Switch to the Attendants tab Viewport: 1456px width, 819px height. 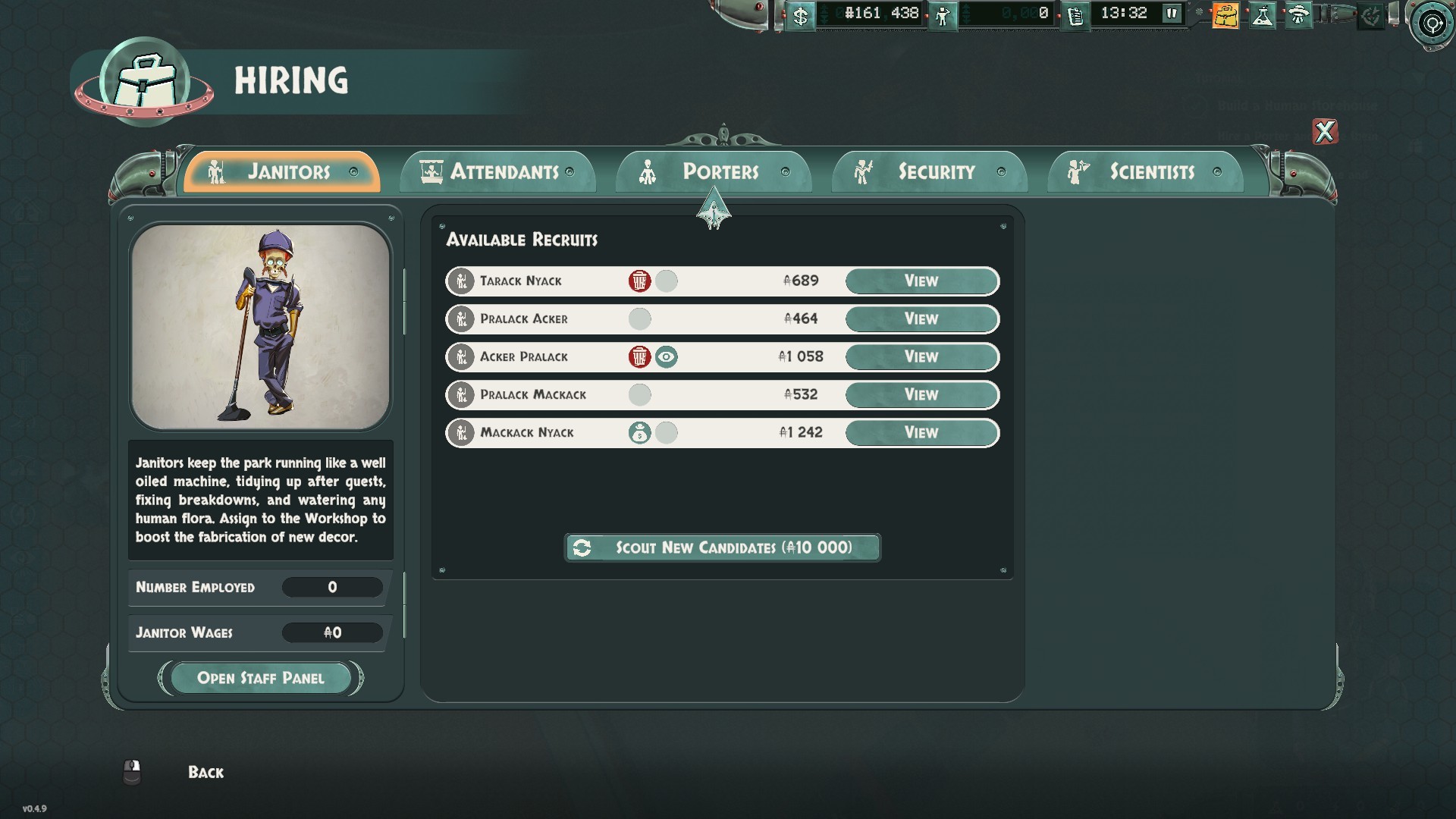click(497, 172)
